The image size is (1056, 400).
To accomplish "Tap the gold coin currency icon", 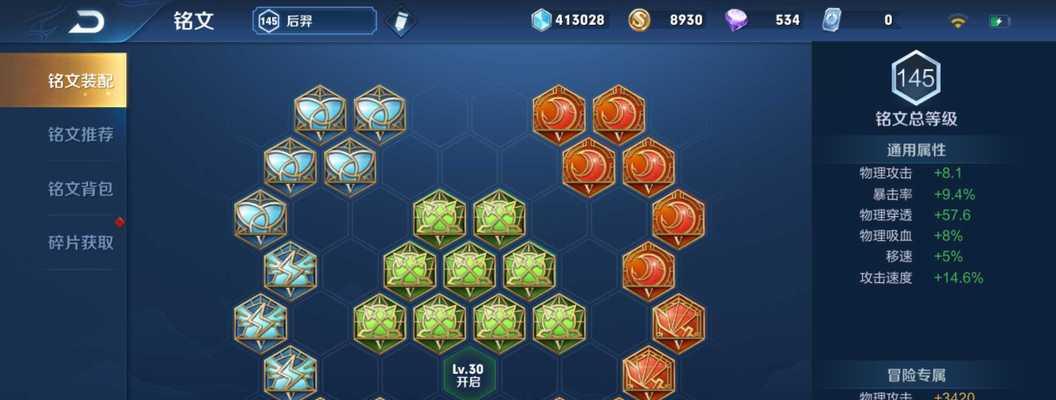I will [x=640, y=20].
